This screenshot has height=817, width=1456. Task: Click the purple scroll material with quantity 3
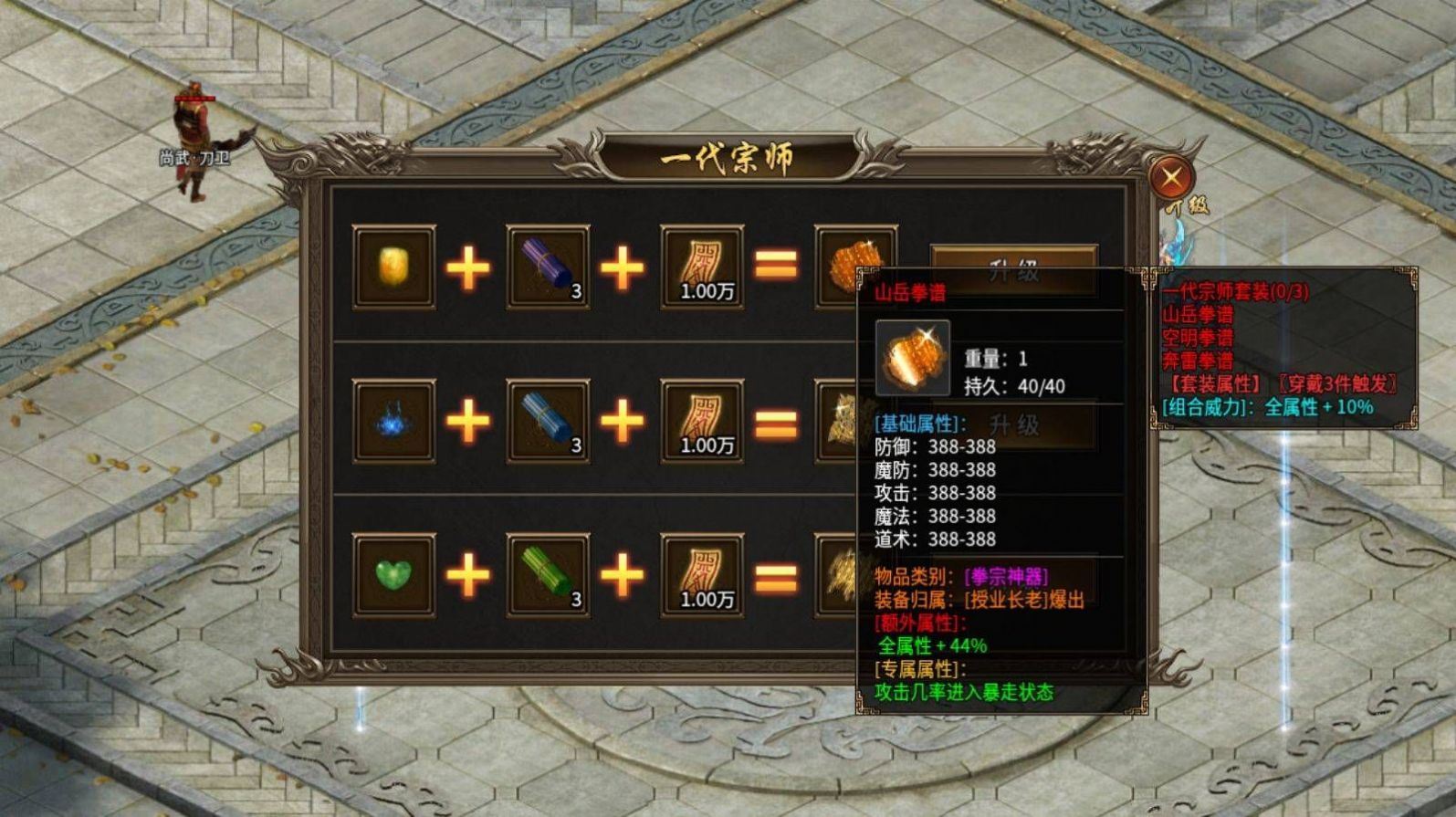click(x=545, y=267)
